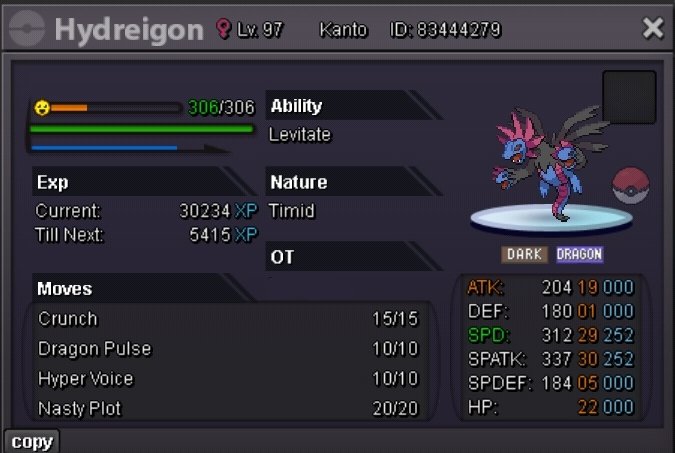Choose the Dragon Pulse move
The height and width of the screenshot is (453, 675).
click(x=228, y=349)
